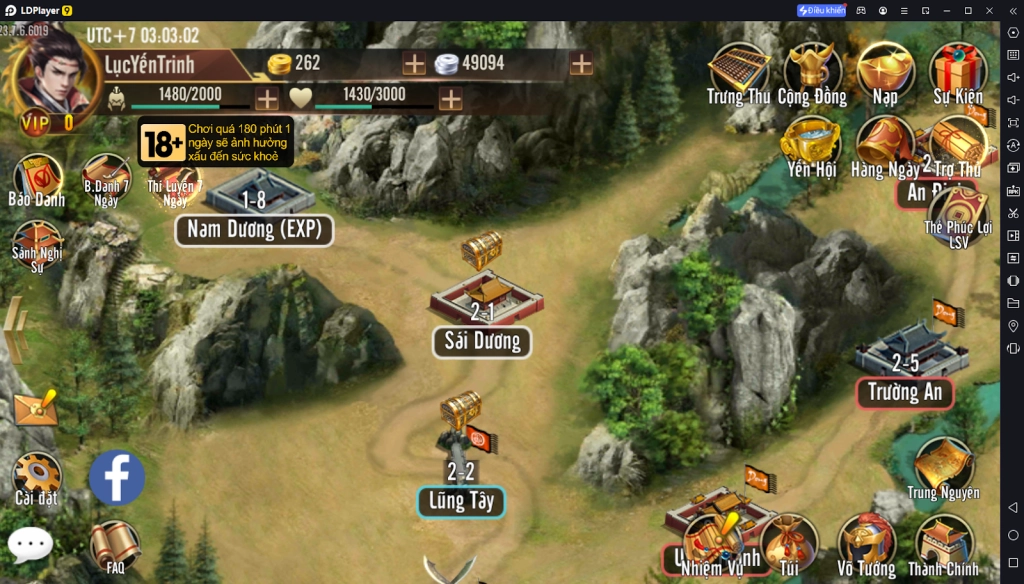Add more gold ingots with plus button
1024x584 pixels.
click(x=414, y=64)
